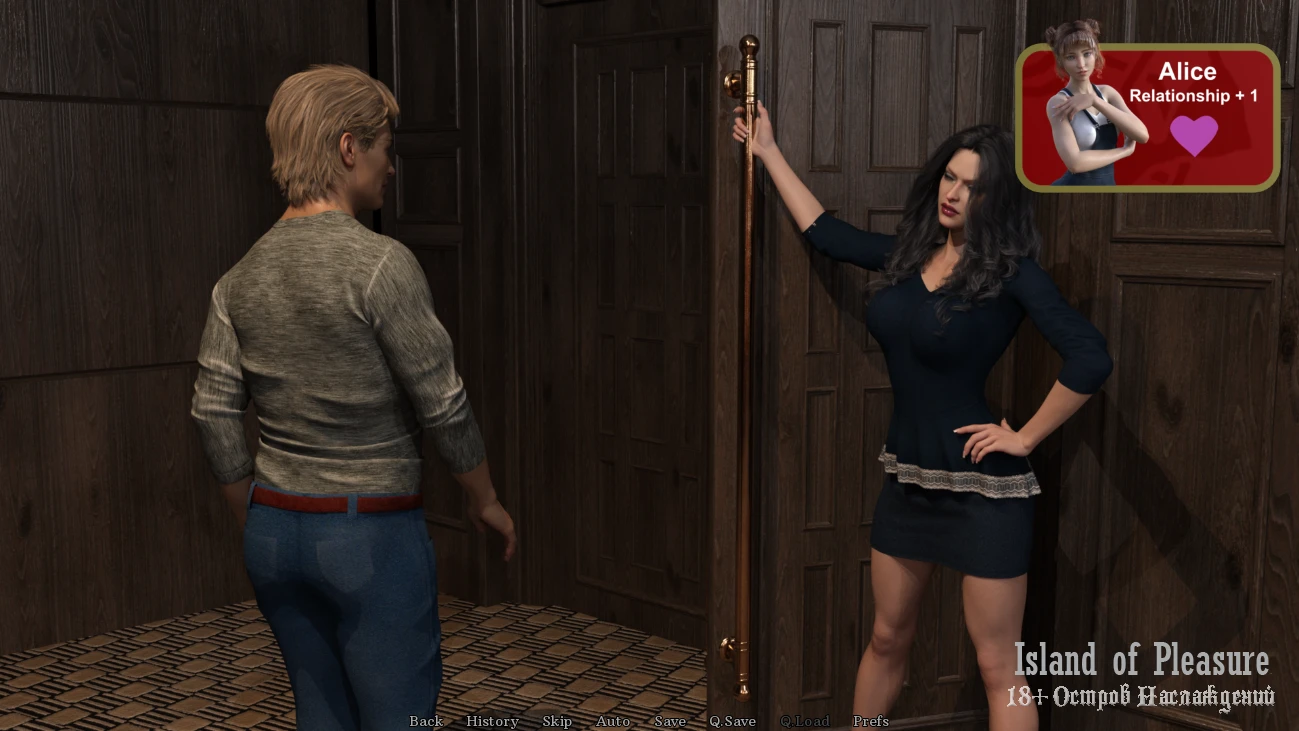
Task: Open Prefs settings
Action: click(x=870, y=721)
